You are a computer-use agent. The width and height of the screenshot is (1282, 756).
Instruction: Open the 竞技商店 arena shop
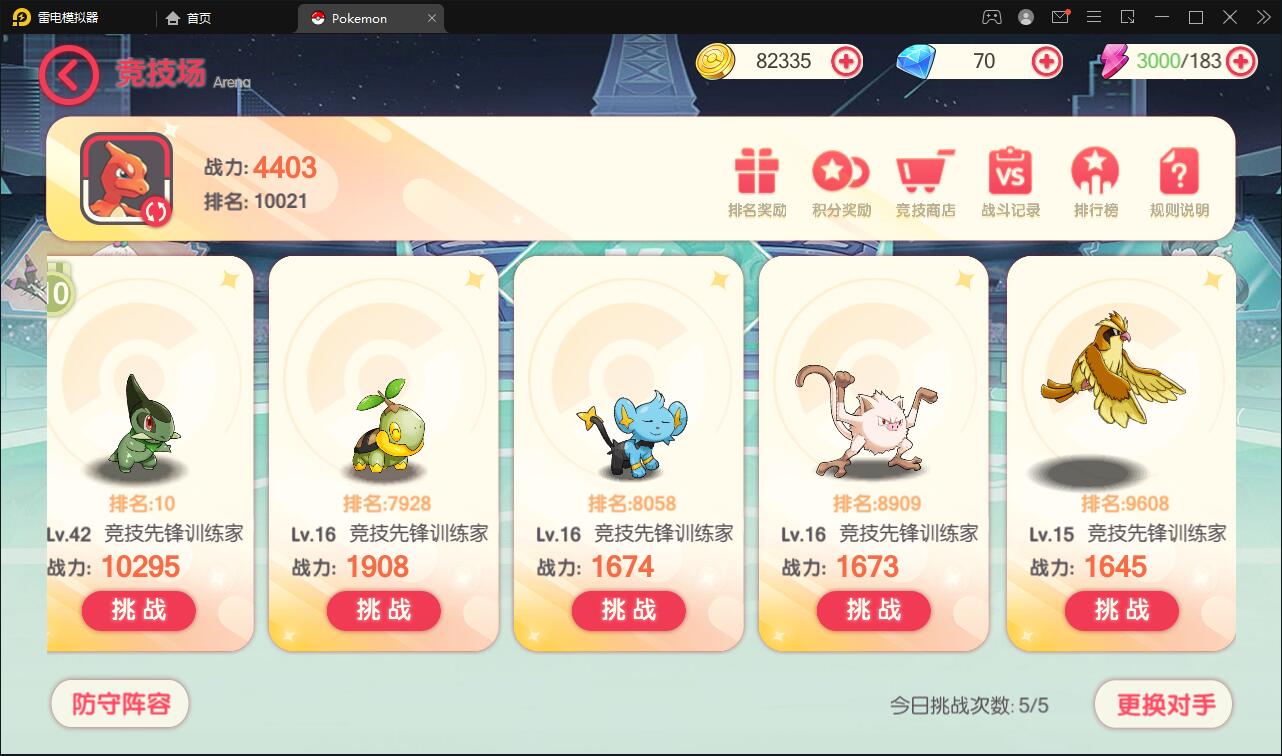(x=925, y=181)
